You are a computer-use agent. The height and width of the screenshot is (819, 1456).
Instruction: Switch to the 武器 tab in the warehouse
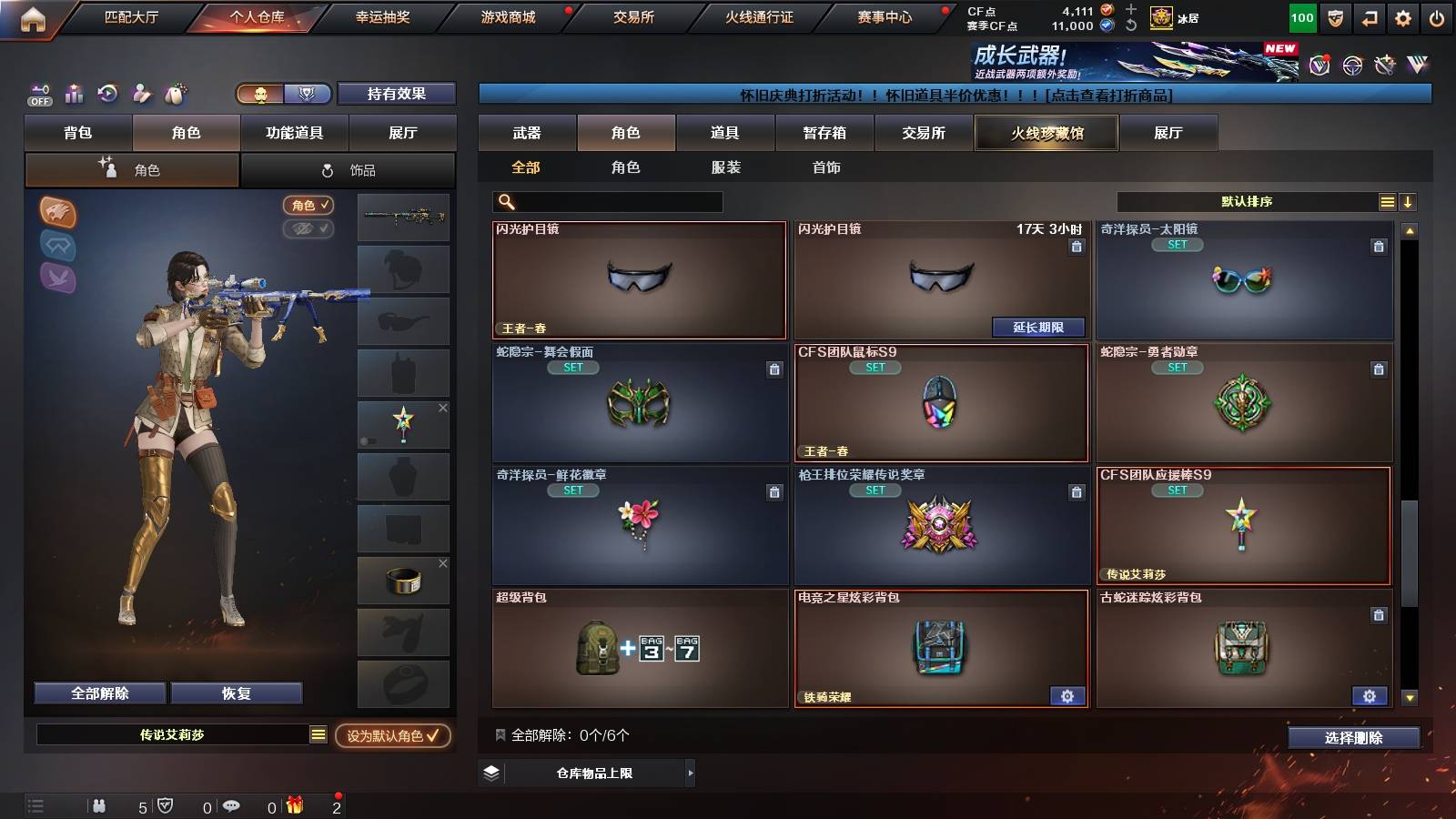click(x=528, y=133)
